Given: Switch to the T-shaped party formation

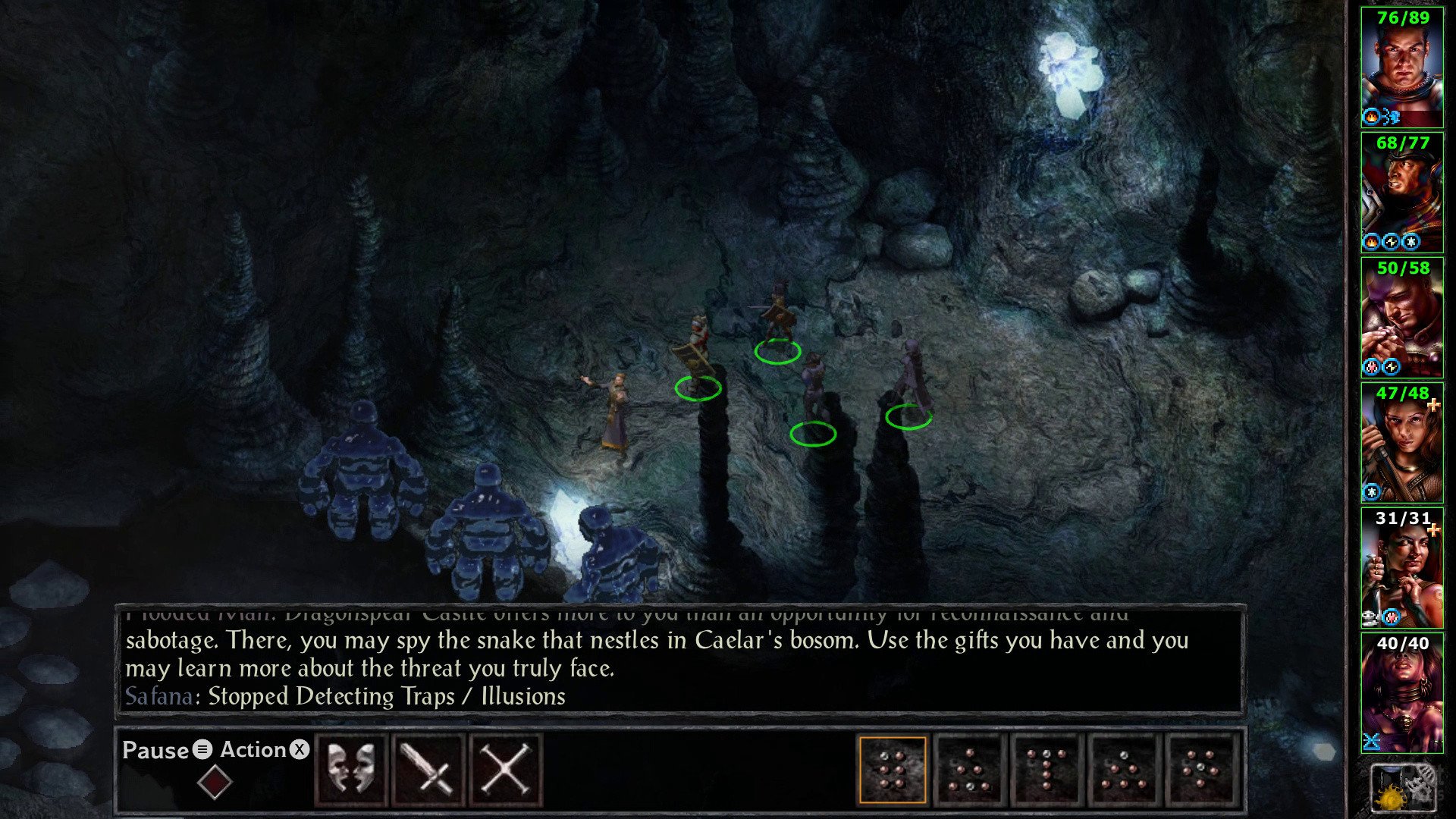Looking at the screenshot, I should point(1046,769).
